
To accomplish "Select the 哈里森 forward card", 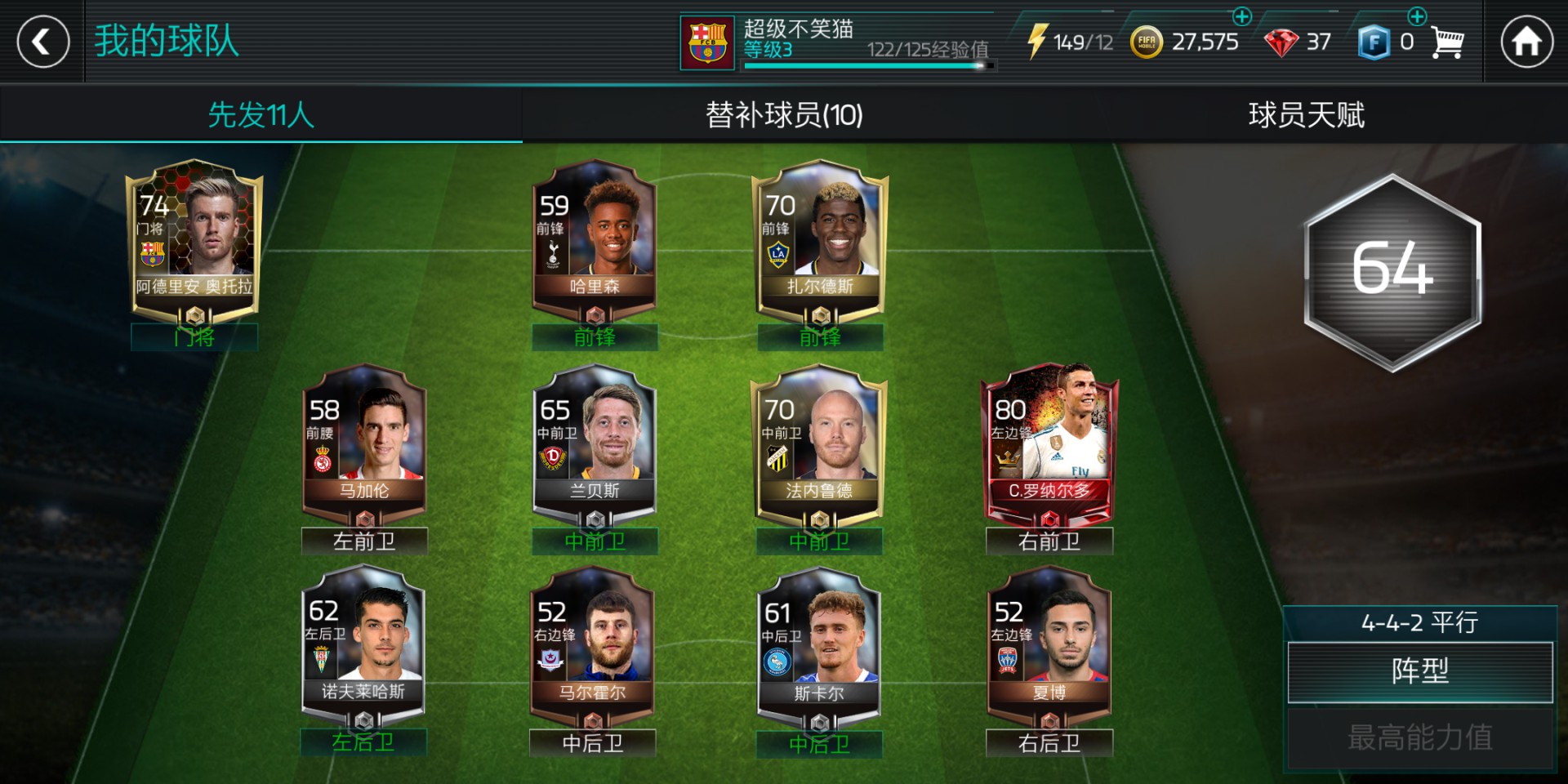I will (594, 241).
